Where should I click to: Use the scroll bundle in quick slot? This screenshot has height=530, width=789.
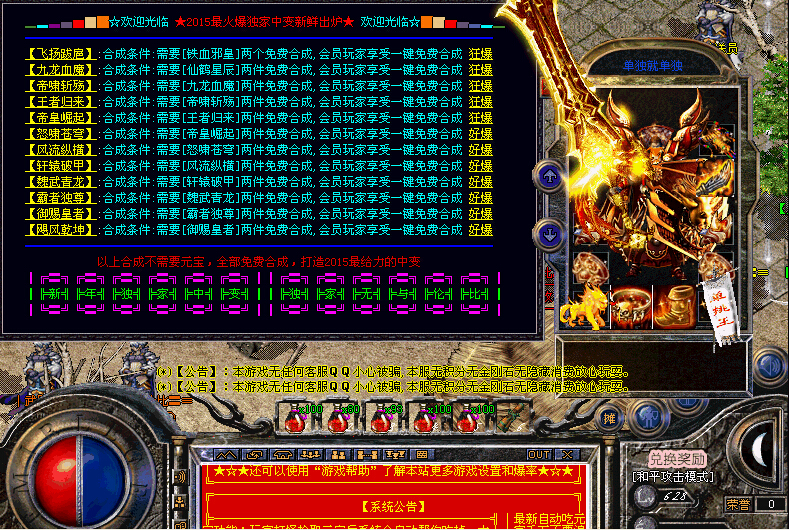(x=511, y=415)
